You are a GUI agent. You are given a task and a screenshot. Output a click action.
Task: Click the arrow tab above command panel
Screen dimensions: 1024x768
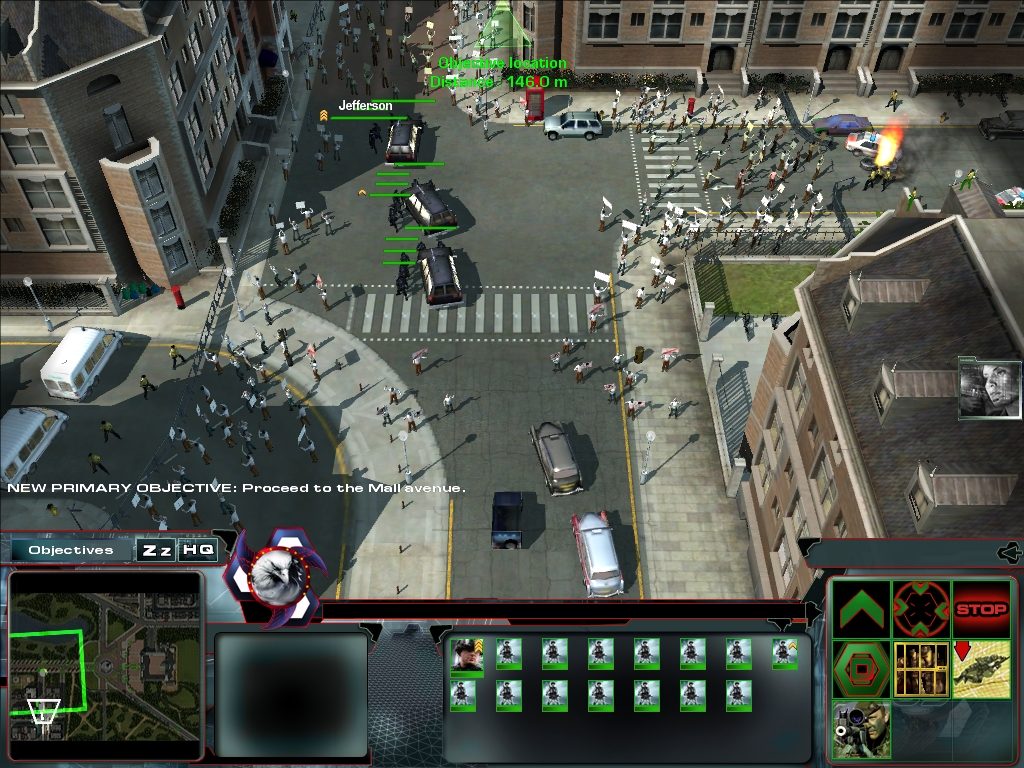tap(1009, 552)
